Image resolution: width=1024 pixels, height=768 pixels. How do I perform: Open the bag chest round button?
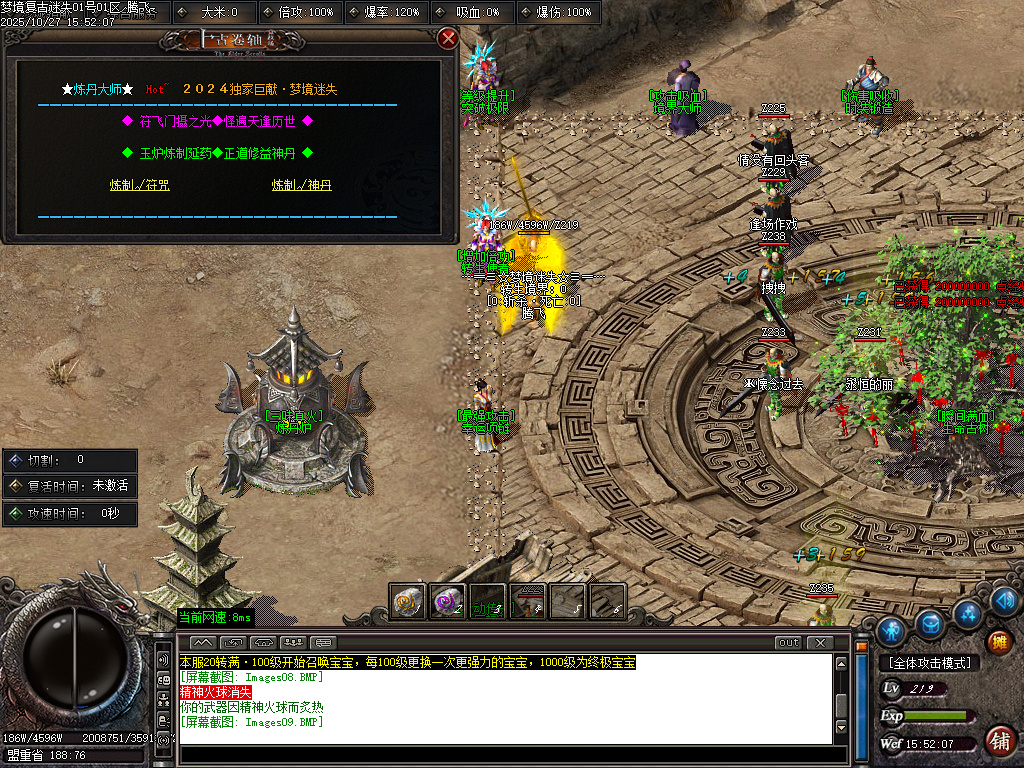[x=930, y=624]
